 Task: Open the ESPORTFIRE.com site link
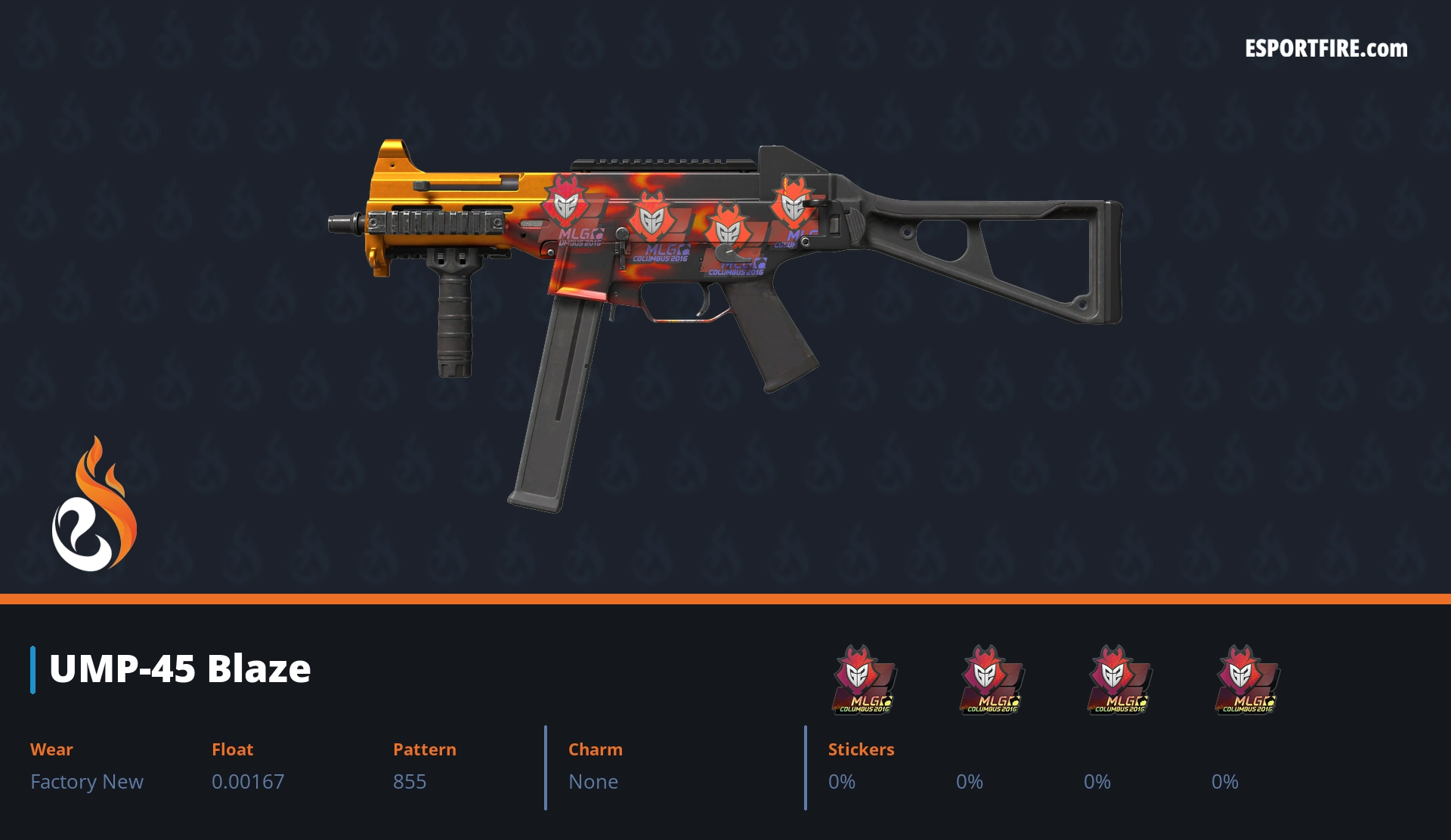click(x=1326, y=49)
